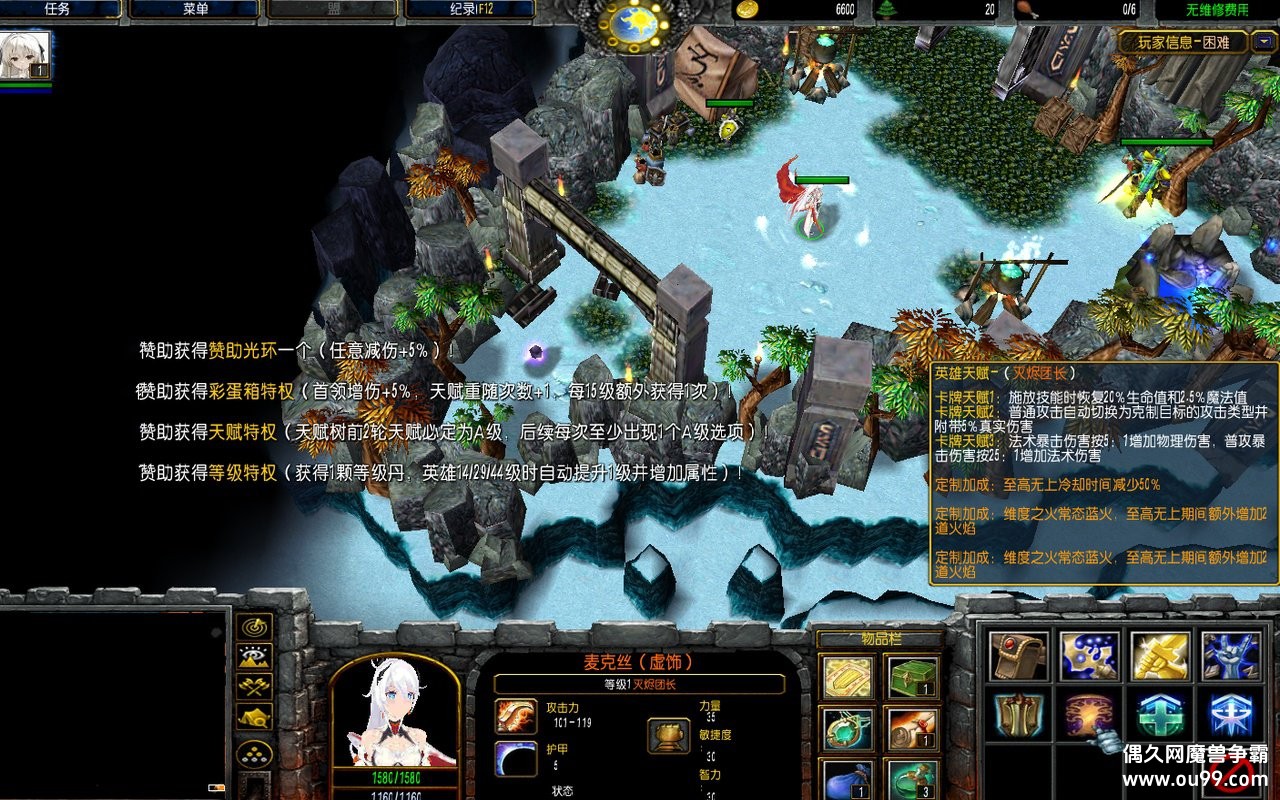Open the 任务 quests menu

[57, 9]
